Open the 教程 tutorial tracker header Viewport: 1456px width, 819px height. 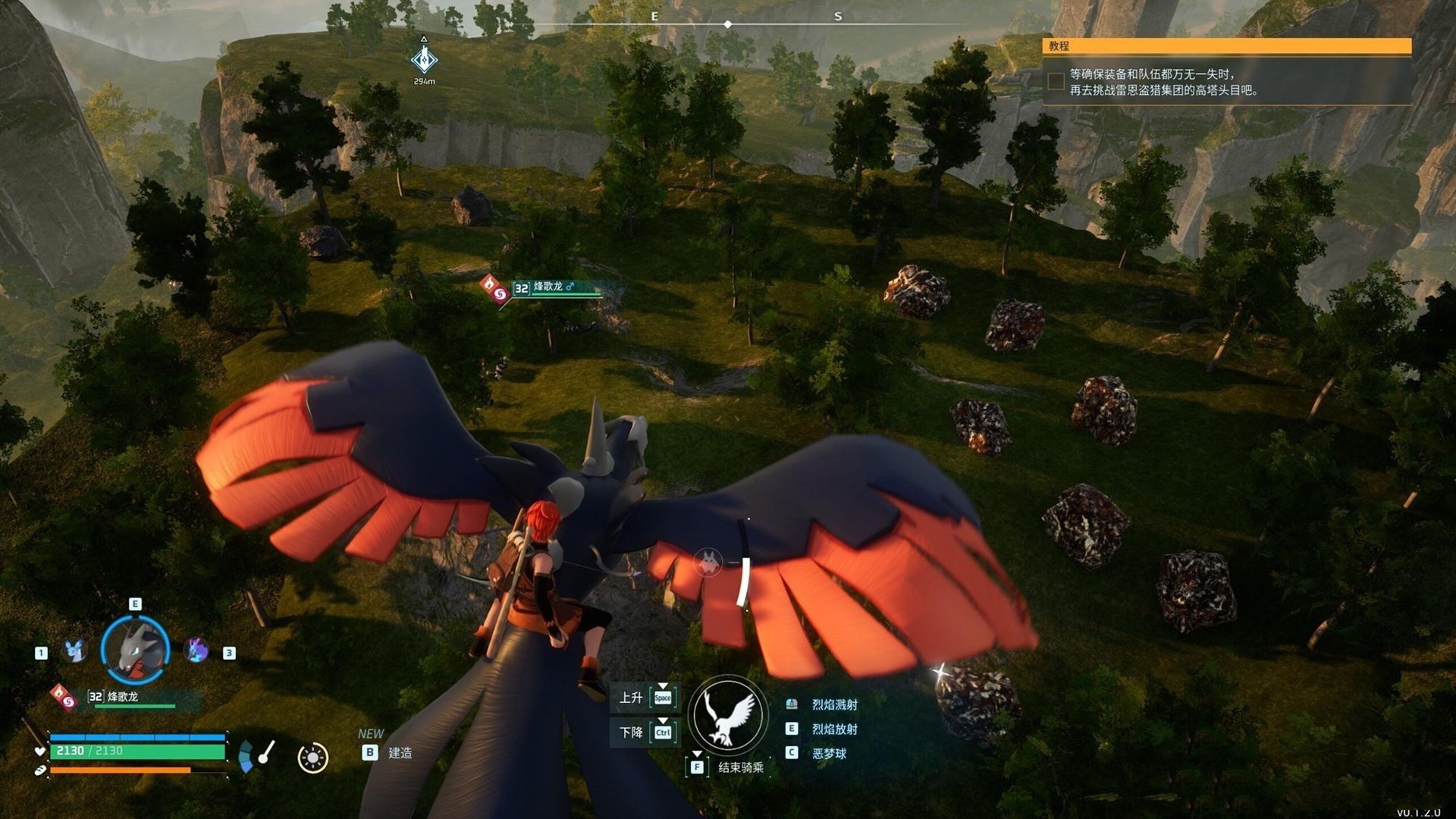[1226, 46]
